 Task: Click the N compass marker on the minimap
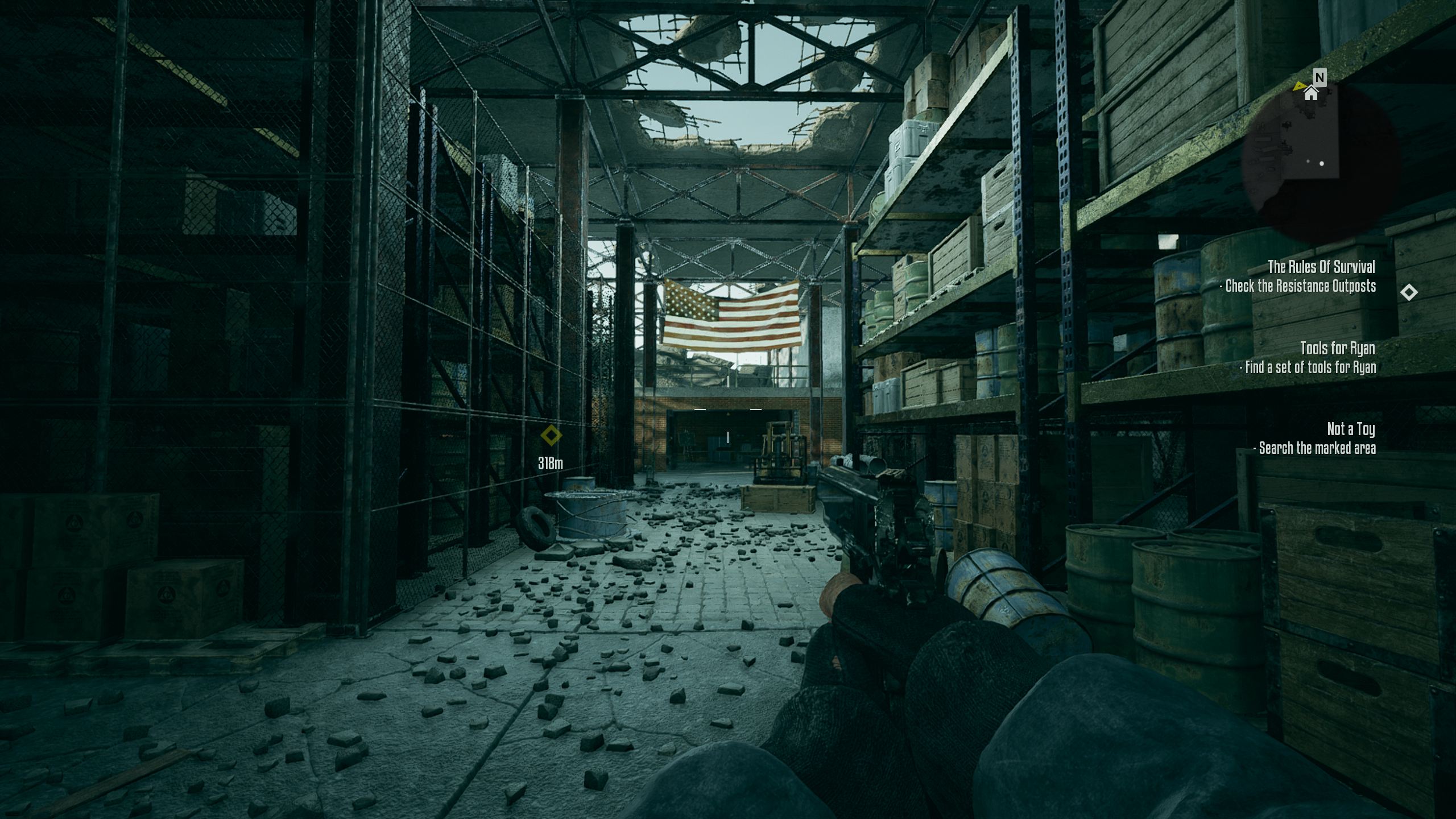coord(1319,77)
